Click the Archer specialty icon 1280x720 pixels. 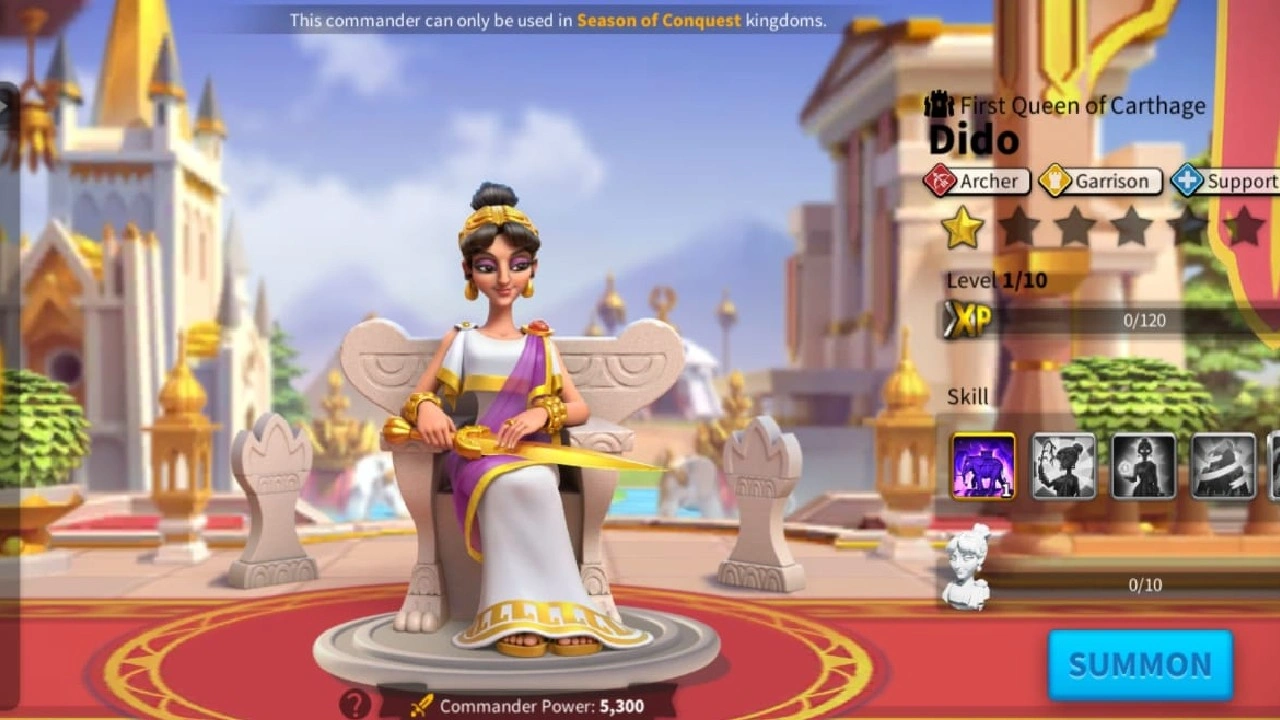(943, 181)
